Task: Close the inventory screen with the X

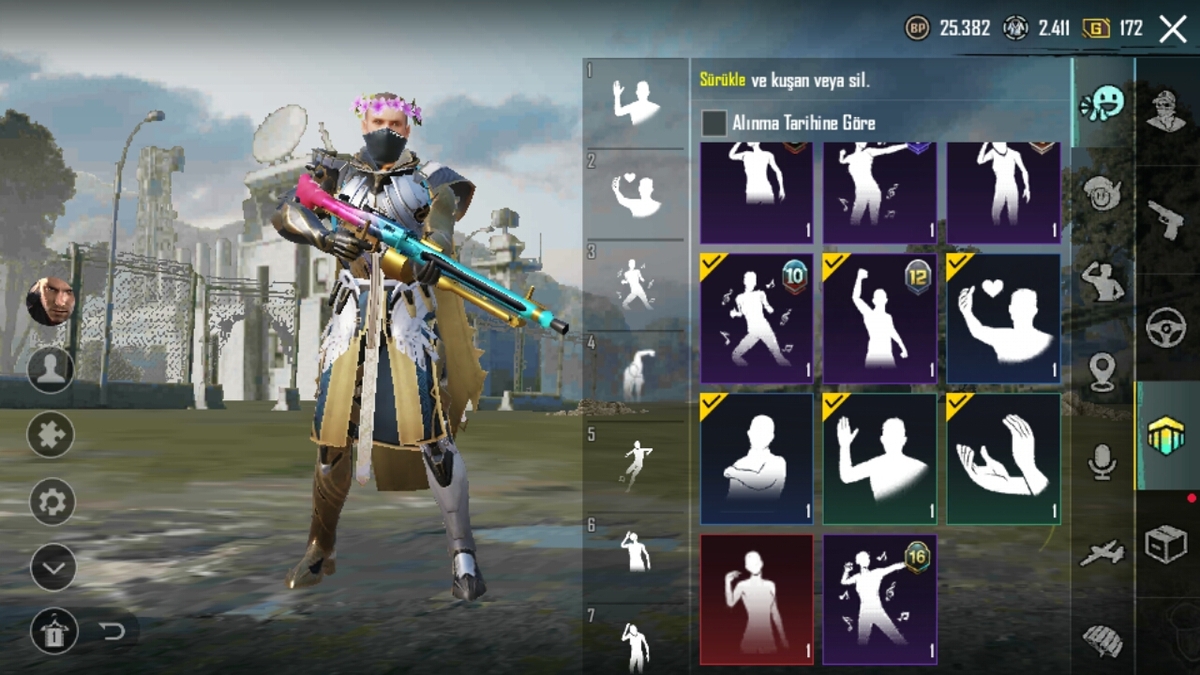Action: tap(1172, 29)
